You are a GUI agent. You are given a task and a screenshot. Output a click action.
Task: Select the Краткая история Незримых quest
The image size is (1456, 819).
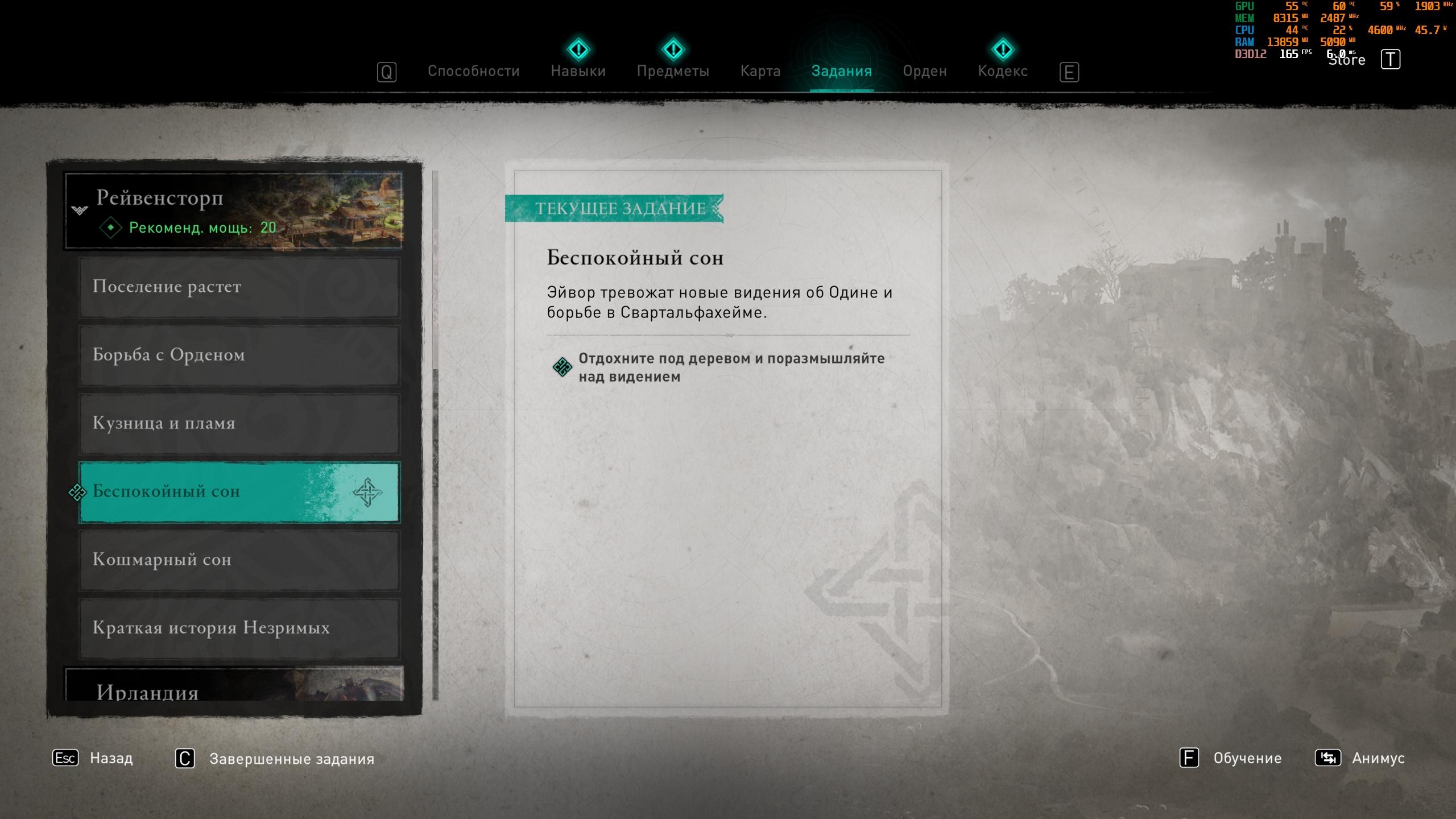coord(239,628)
